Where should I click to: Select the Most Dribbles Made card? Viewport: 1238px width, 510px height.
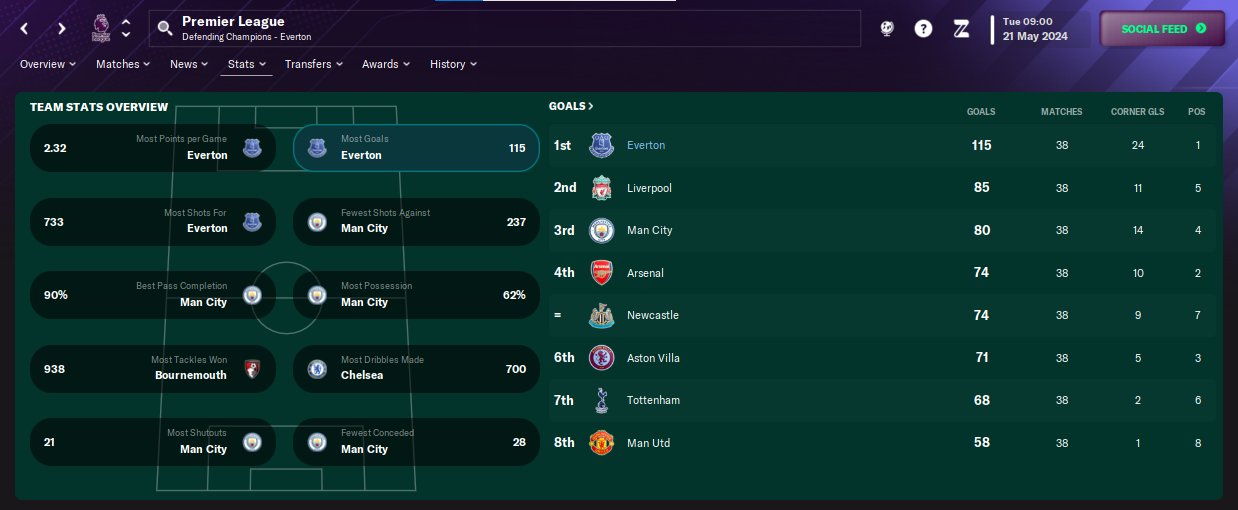[416, 368]
